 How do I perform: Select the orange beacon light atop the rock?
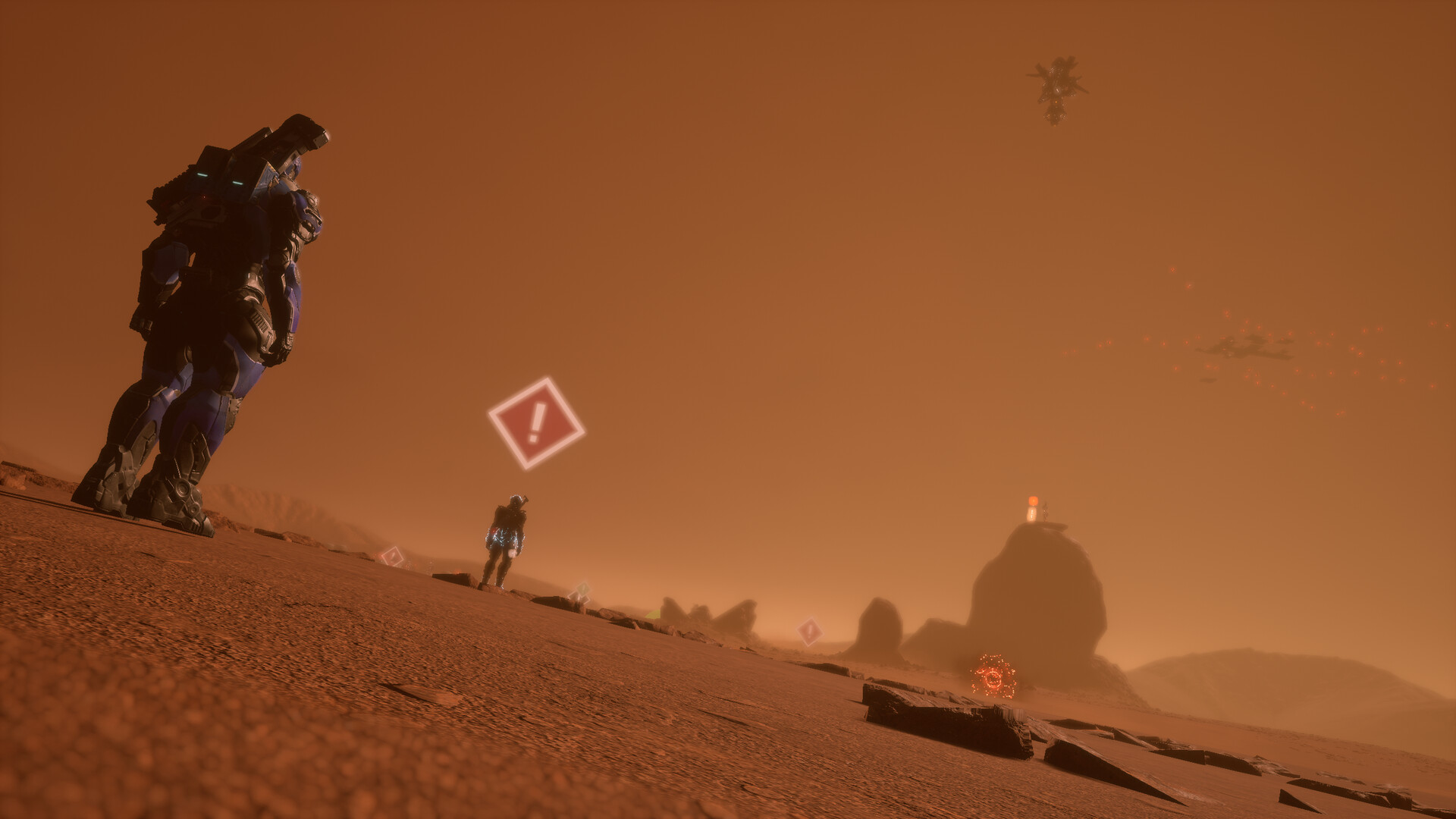click(x=1033, y=500)
